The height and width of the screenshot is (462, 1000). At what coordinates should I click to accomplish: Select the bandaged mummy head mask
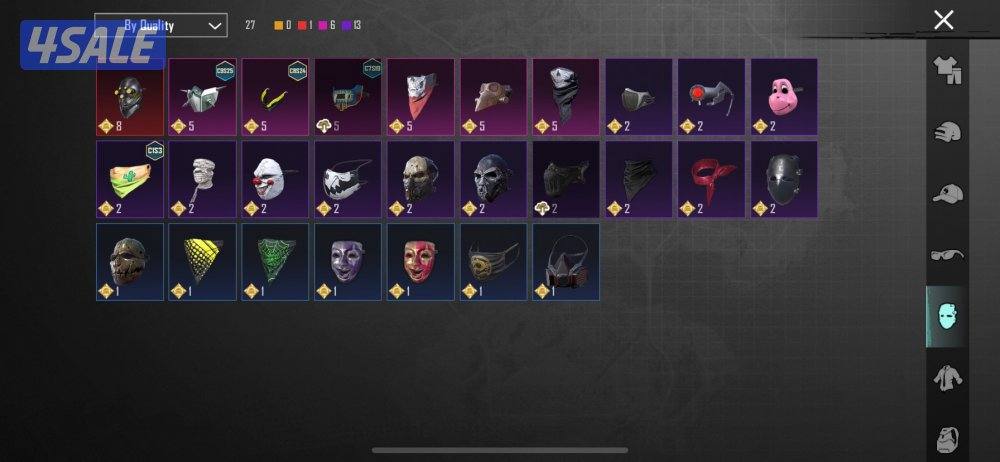(x=202, y=179)
